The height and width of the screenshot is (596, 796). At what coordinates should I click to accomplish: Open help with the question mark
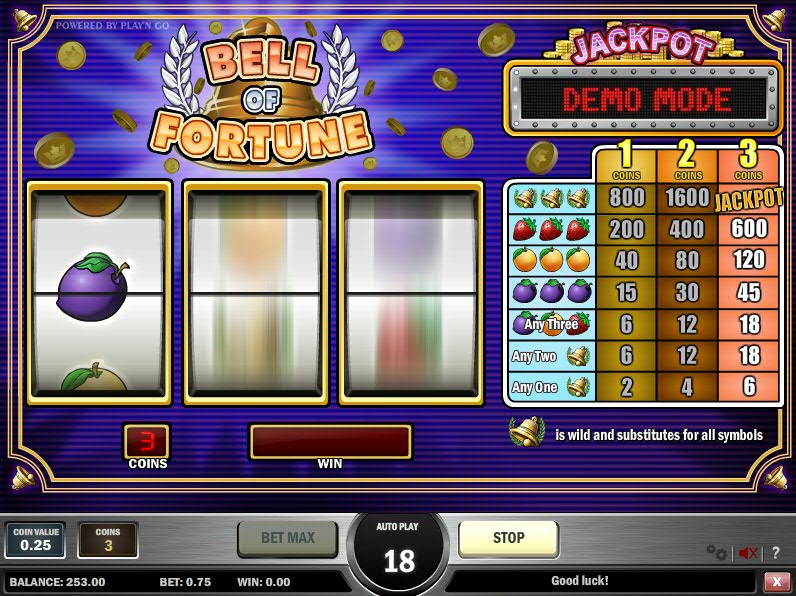775,552
